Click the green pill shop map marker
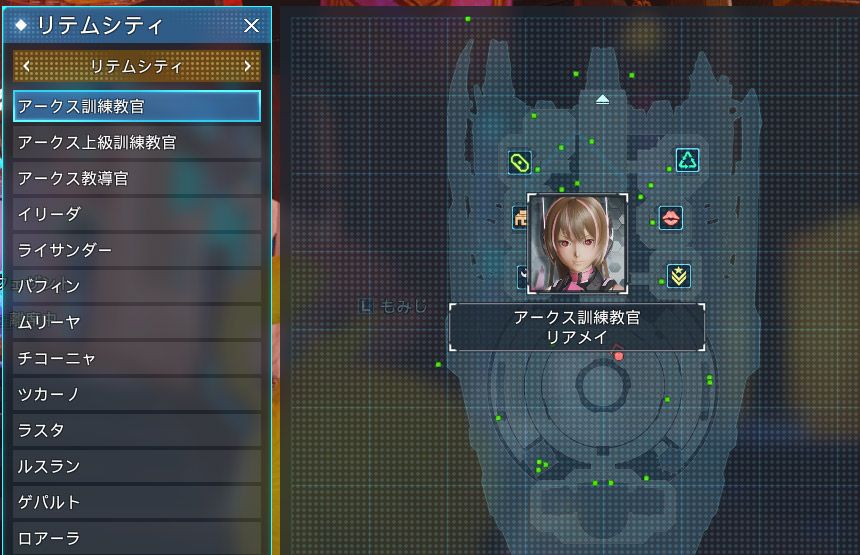The width and height of the screenshot is (860, 555). tap(519, 162)
